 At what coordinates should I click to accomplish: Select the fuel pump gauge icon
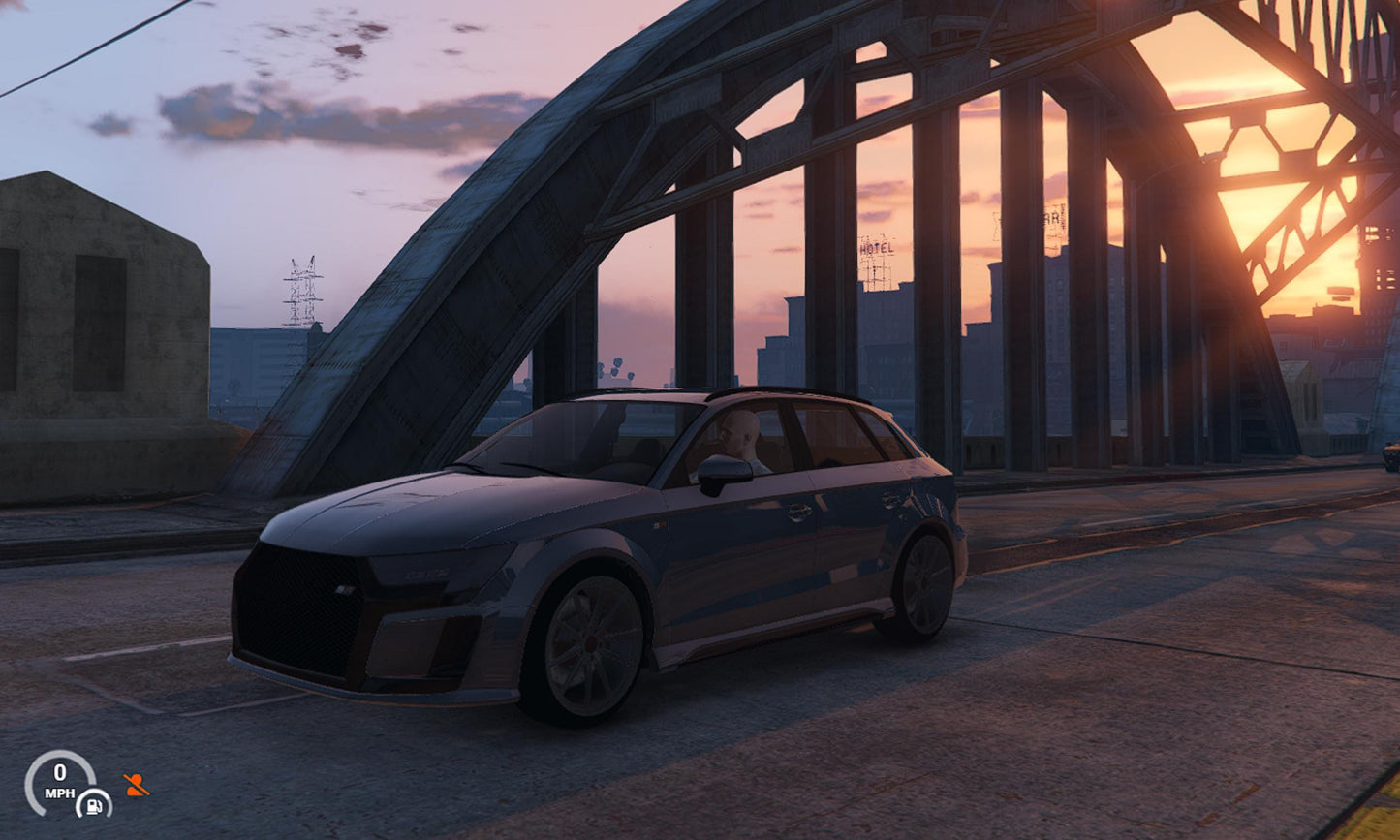click(x=94, y=803)
